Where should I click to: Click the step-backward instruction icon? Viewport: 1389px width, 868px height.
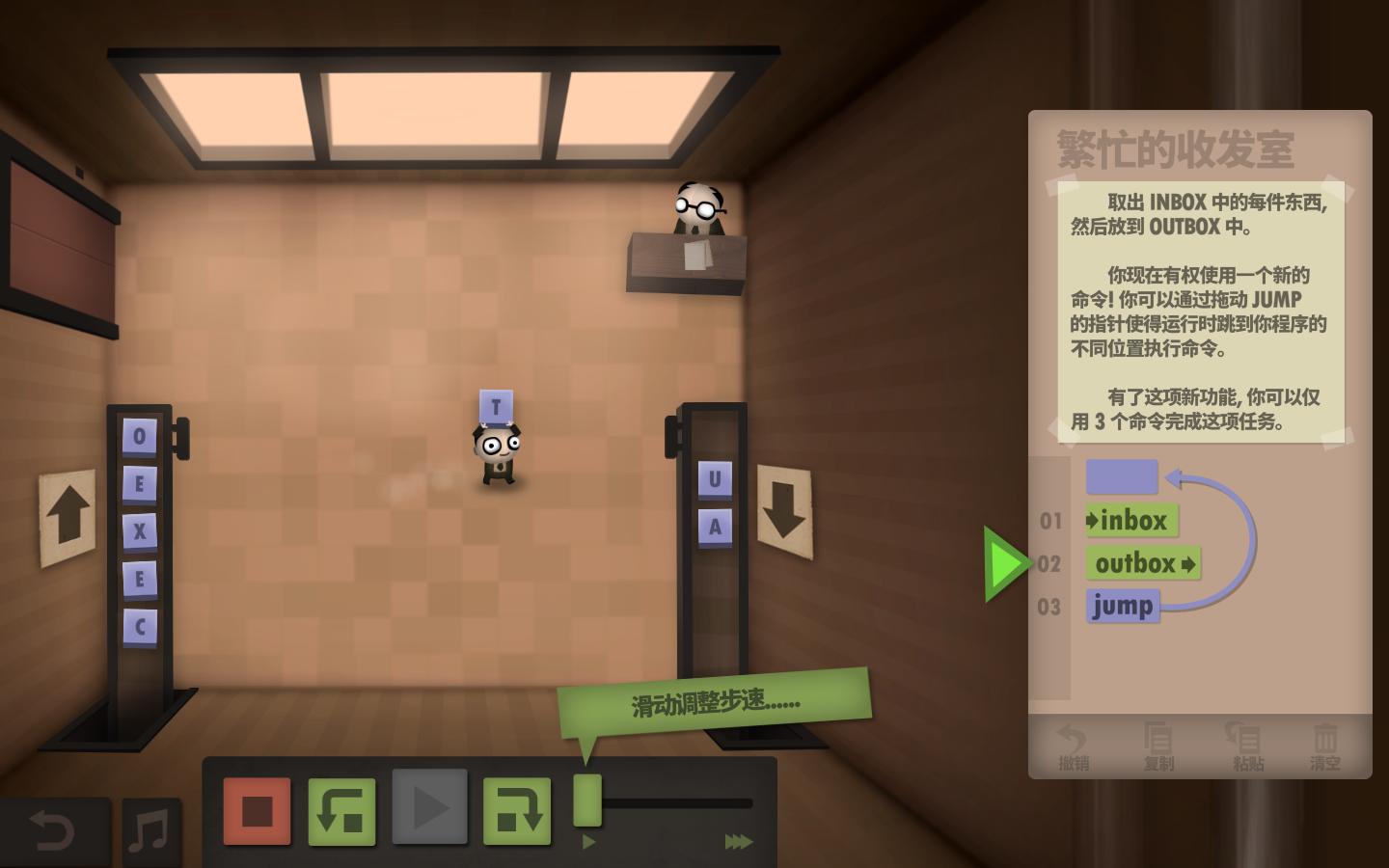(341, 810)
